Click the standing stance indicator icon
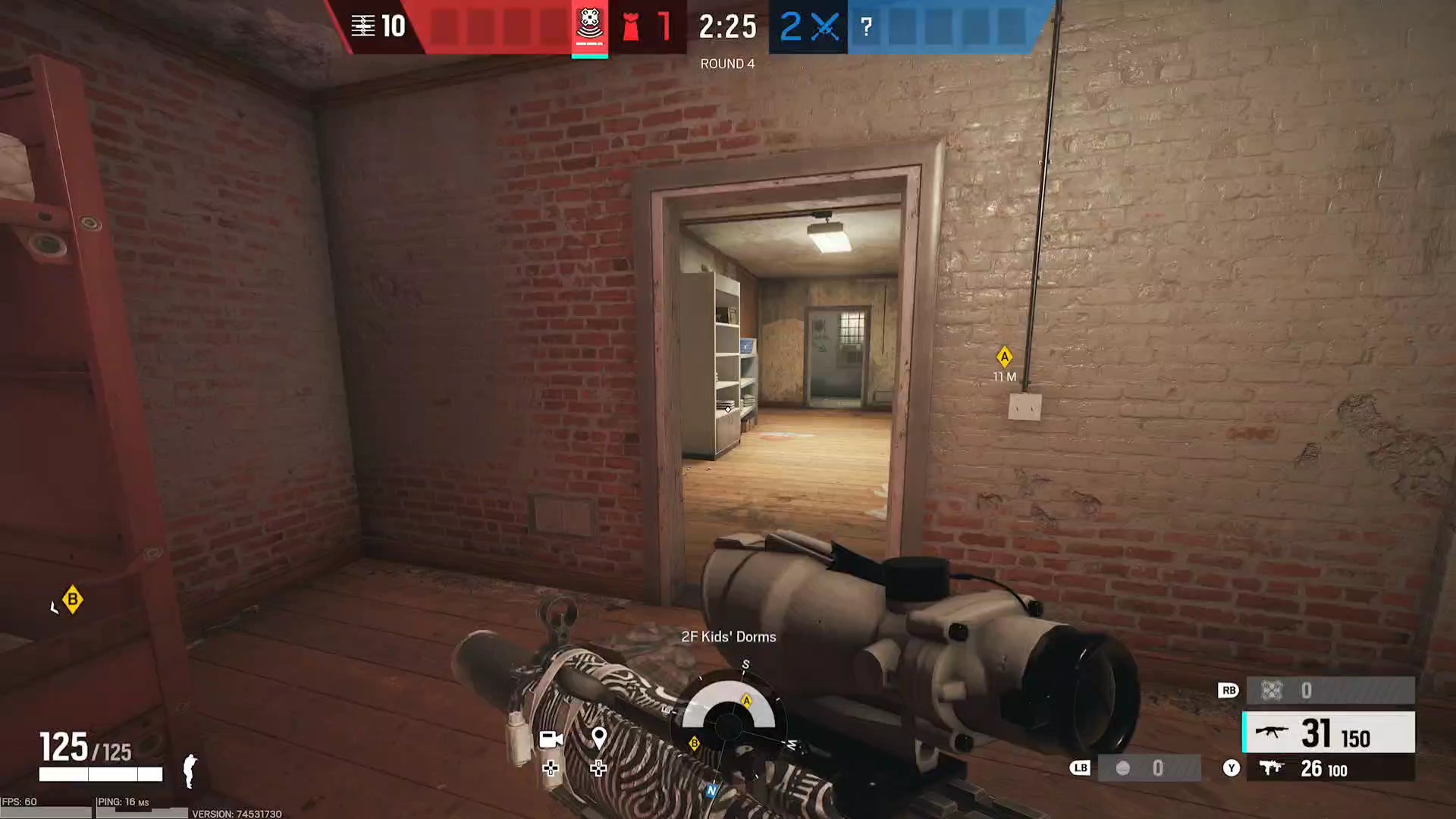 click(190, 770)
